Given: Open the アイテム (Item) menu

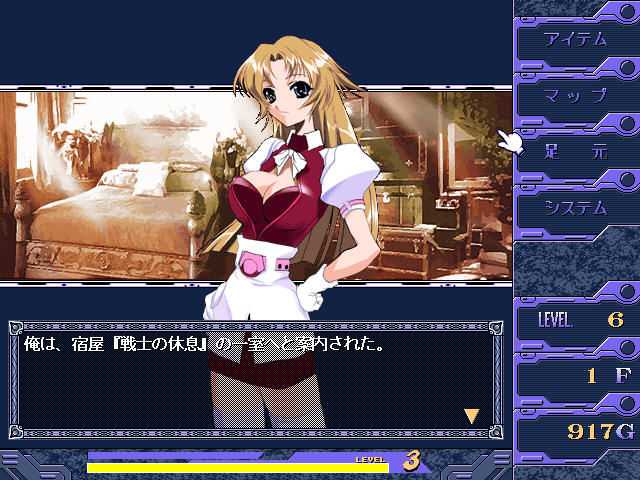Looking at the screenshot, I should 575,40.
